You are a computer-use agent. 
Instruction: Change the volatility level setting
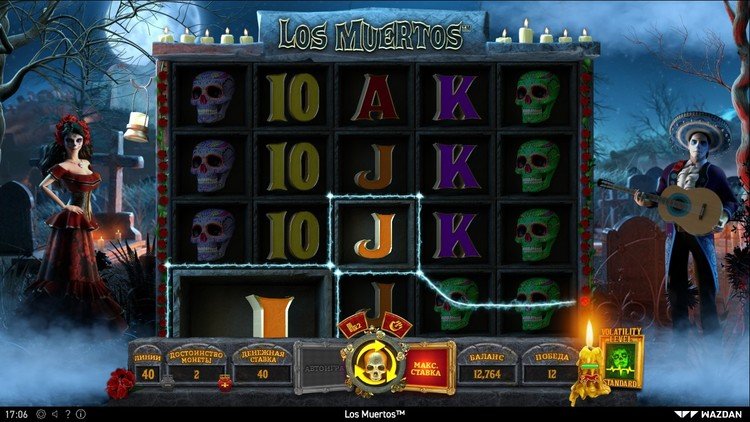[x=623, y=361]
